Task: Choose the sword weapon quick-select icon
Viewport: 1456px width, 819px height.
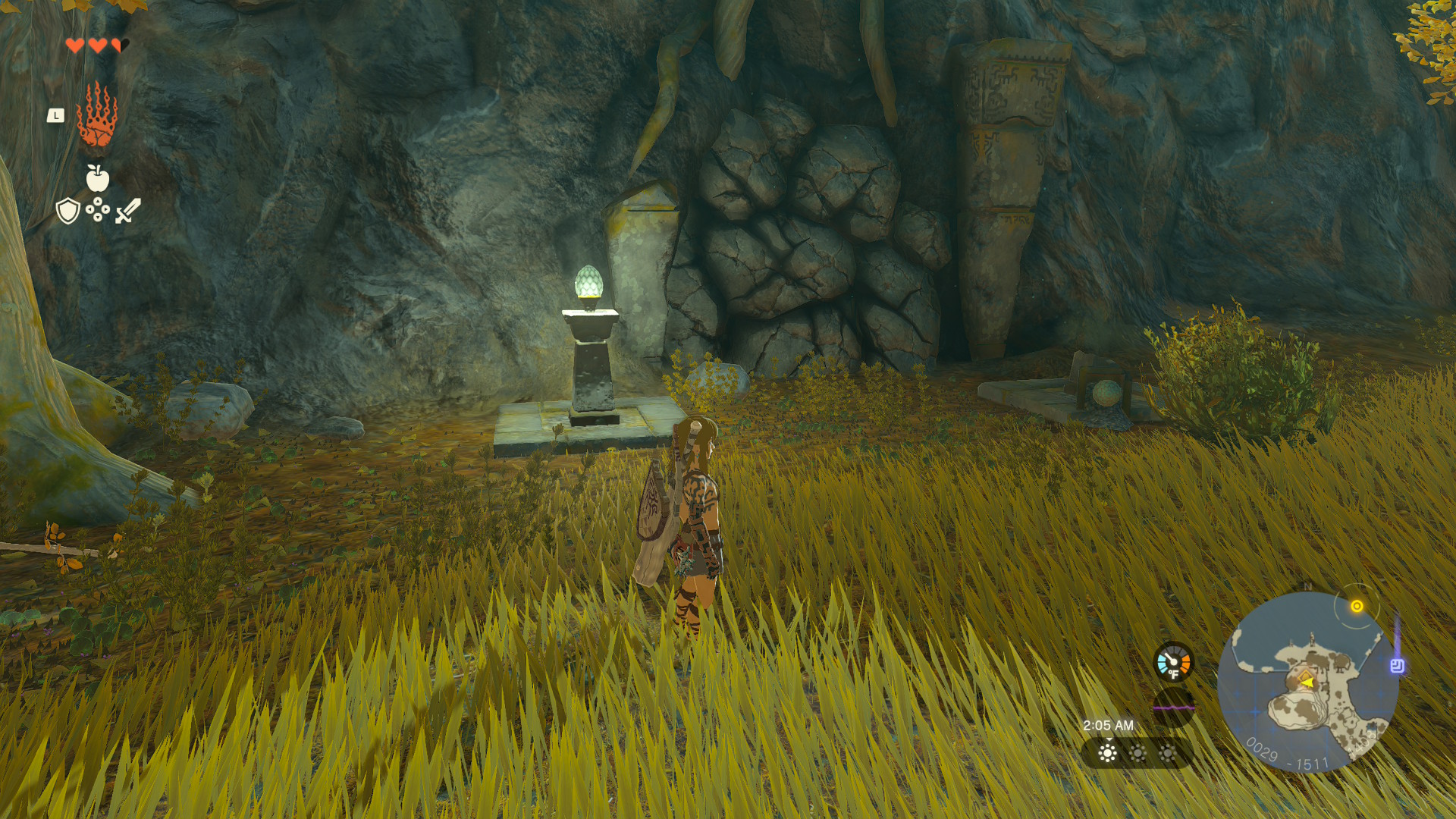Action: click(x=127, y=211)
